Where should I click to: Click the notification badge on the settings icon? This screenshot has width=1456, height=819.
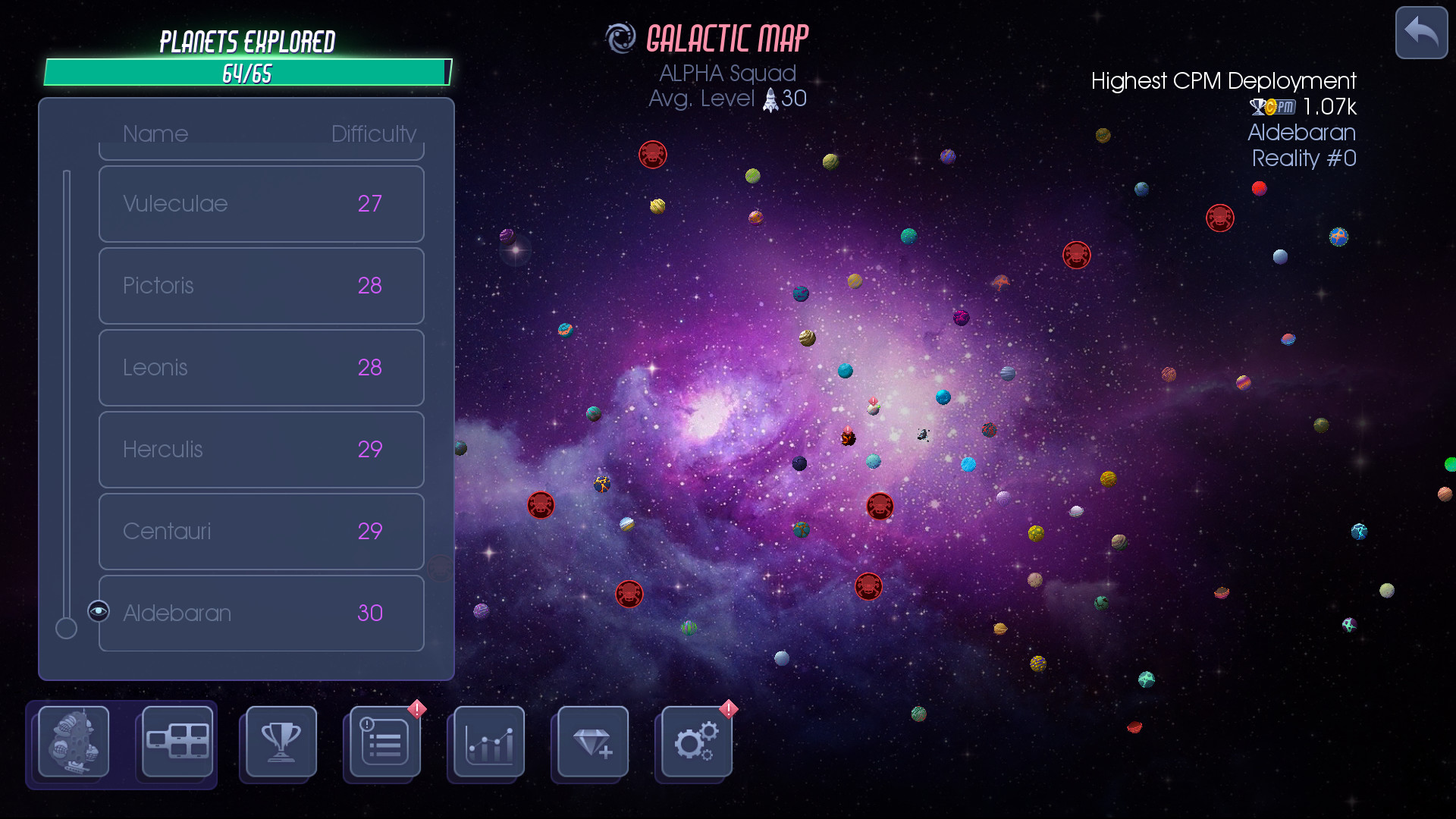pyautogui.click(x=727, y=709)
